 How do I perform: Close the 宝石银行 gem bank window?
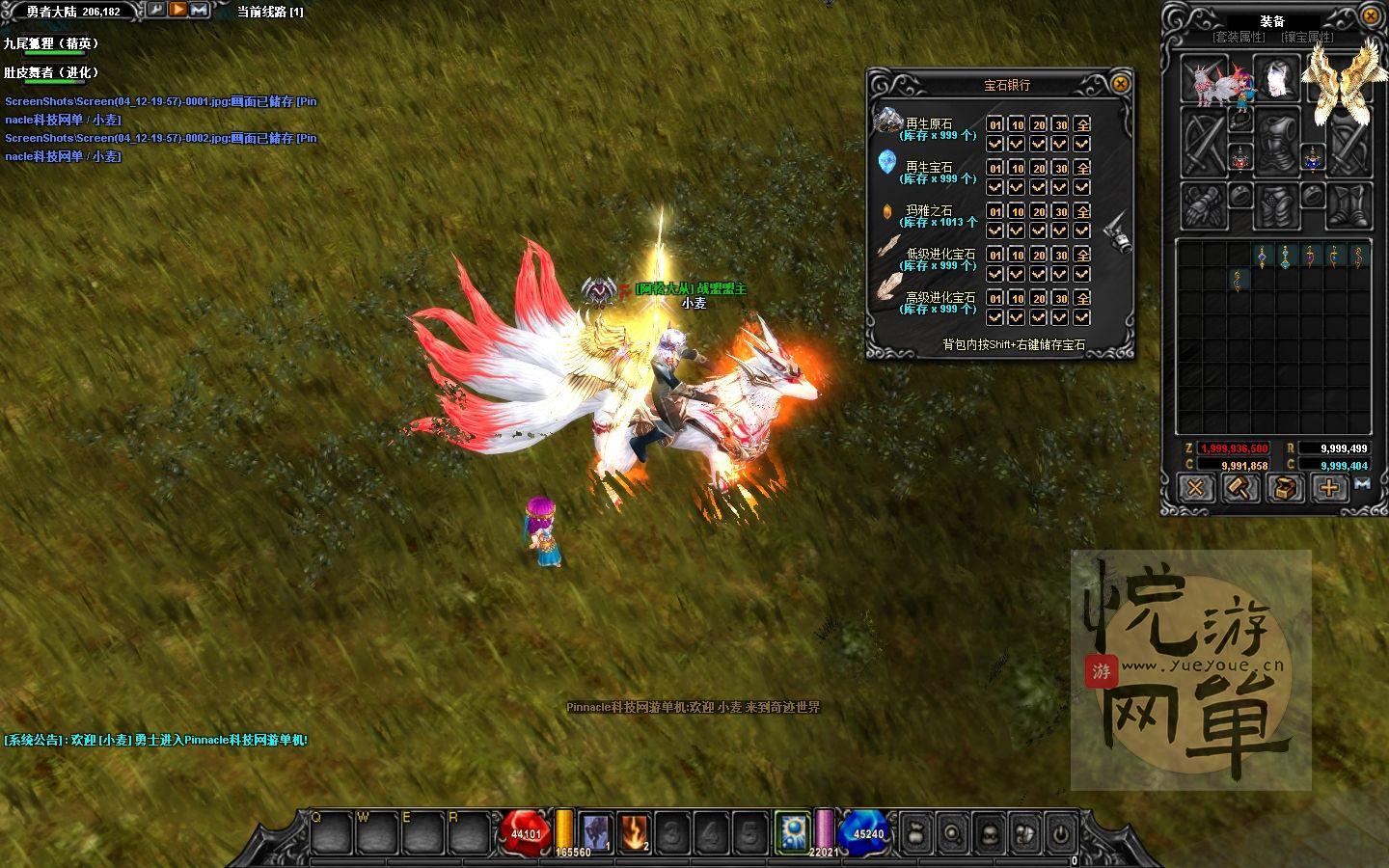pyautogui.click(x=1120, y=84)
